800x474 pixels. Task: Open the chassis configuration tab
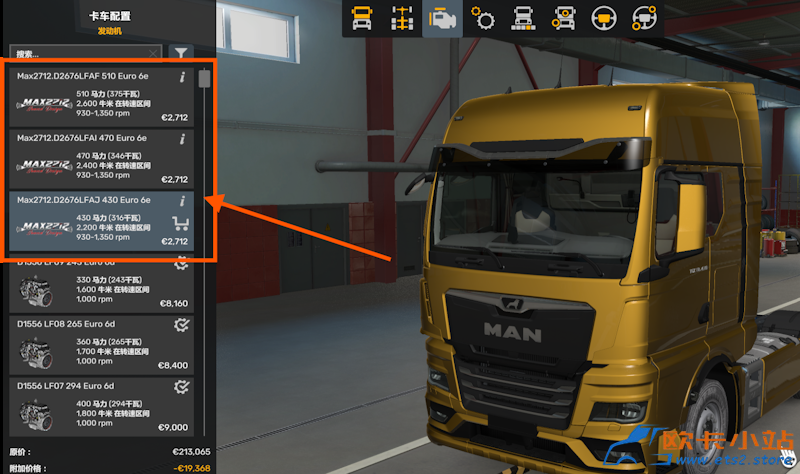tap(399, 18)
